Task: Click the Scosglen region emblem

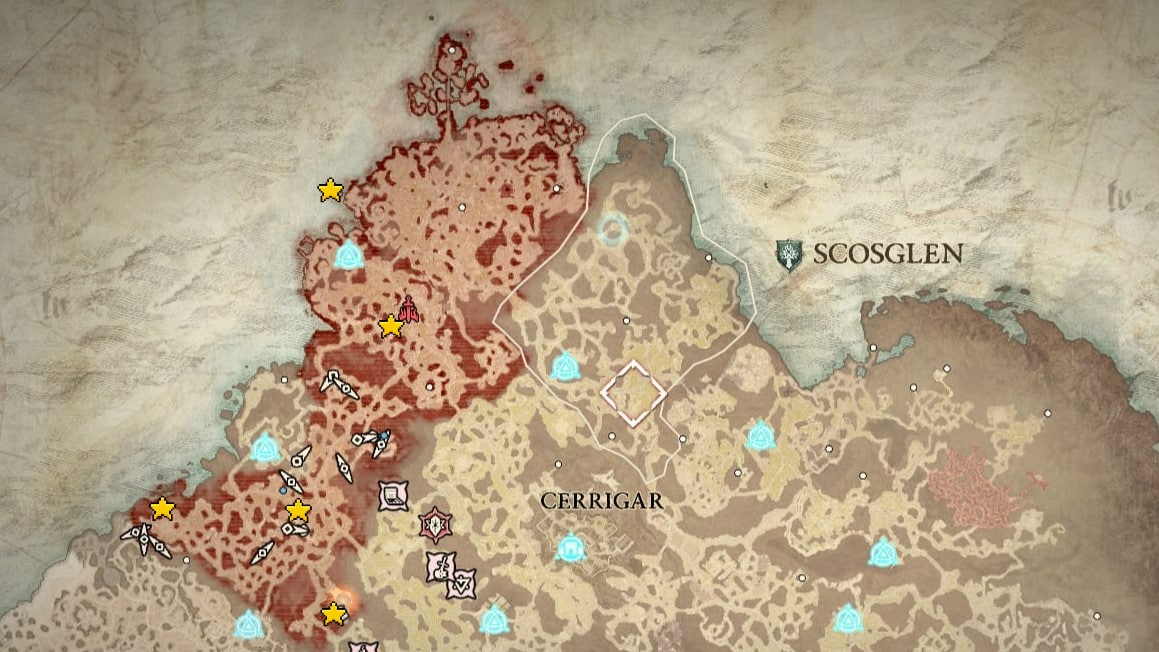Action: point(790,254)
